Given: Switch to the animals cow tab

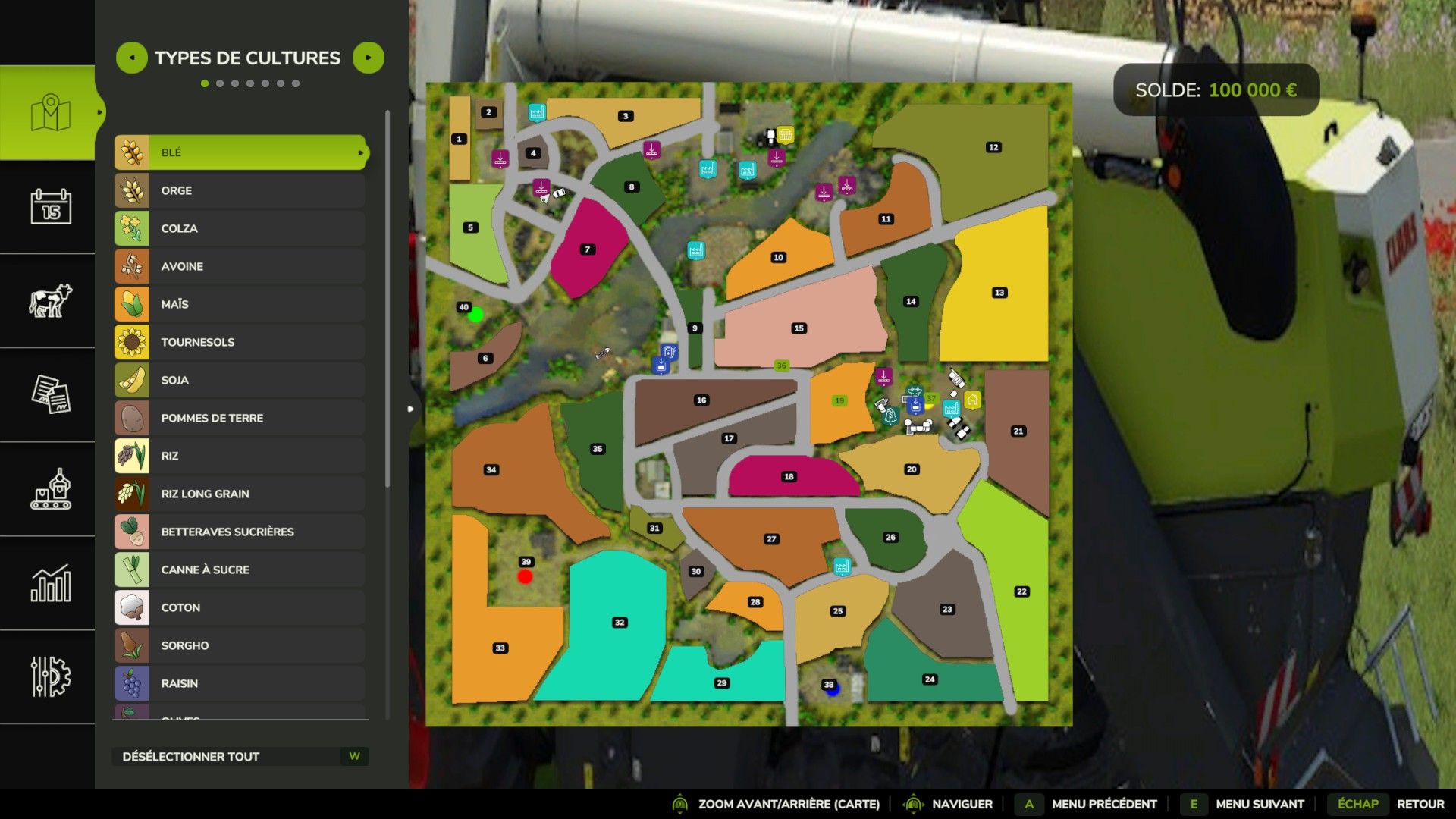Looking at the screenshot, I should click(x=50, y=300).
